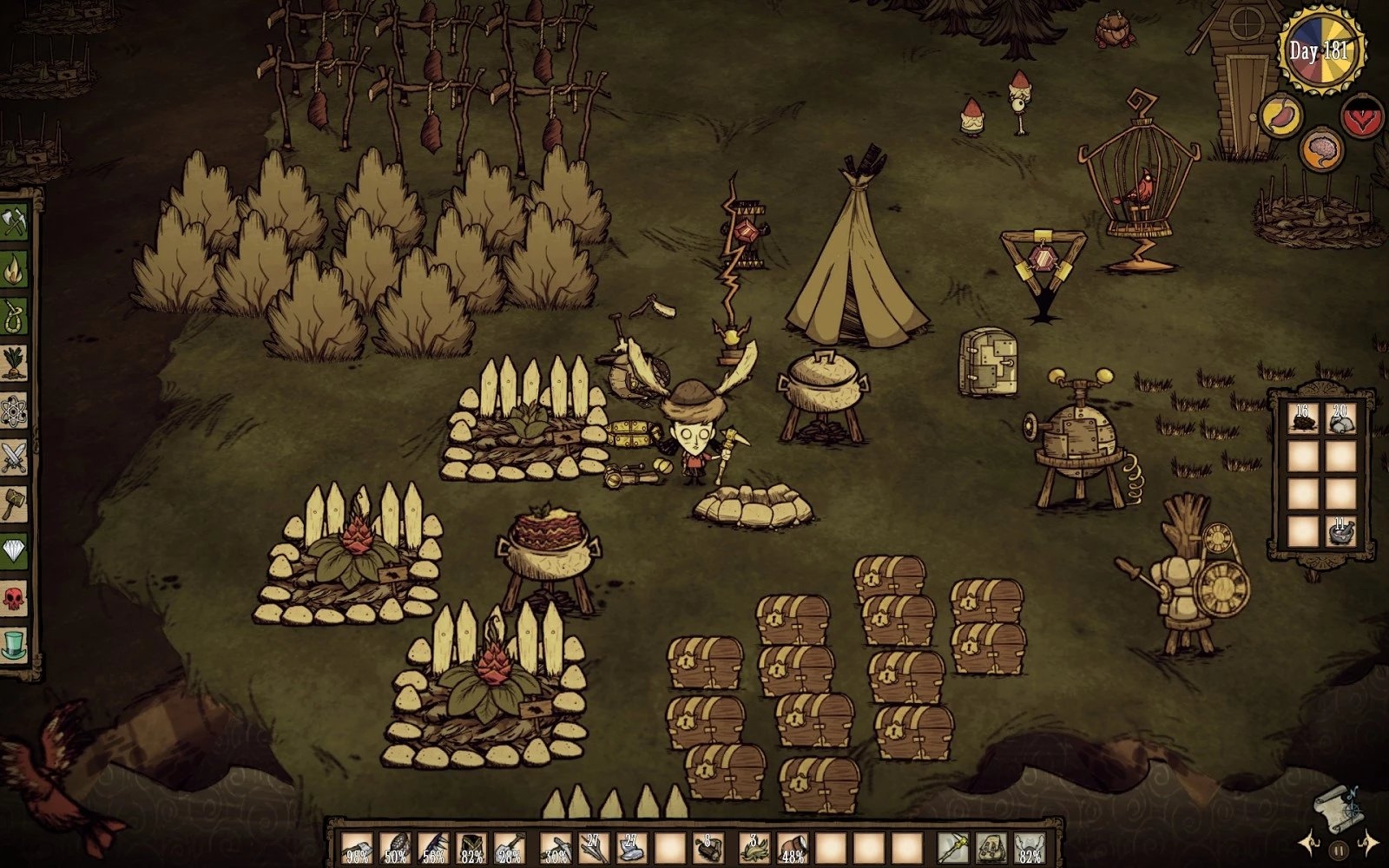This screenshot has height=868, width=1389.
Task: Open the Magic red skull tab
Action: pos(15,597)
